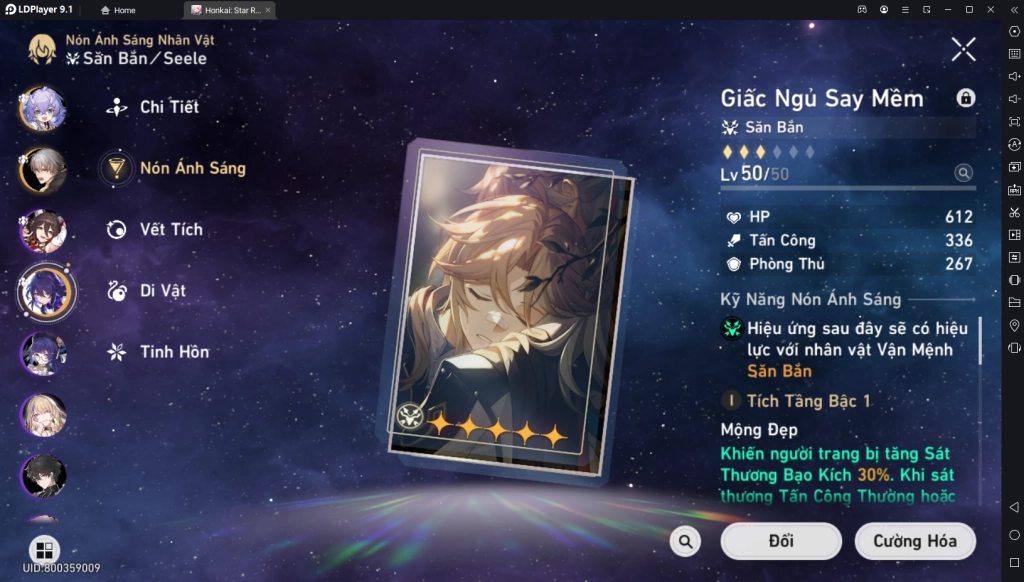Close the character screen with X

coord(963,48)
